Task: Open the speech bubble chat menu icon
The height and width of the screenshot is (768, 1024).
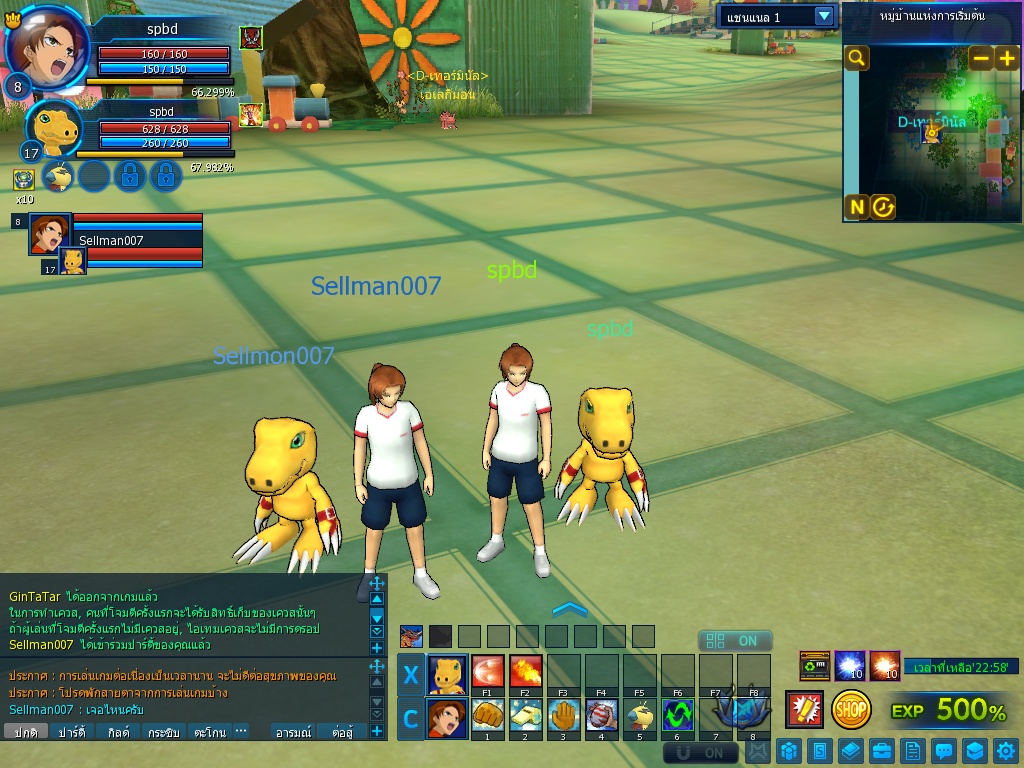Action: coord(943,750)
